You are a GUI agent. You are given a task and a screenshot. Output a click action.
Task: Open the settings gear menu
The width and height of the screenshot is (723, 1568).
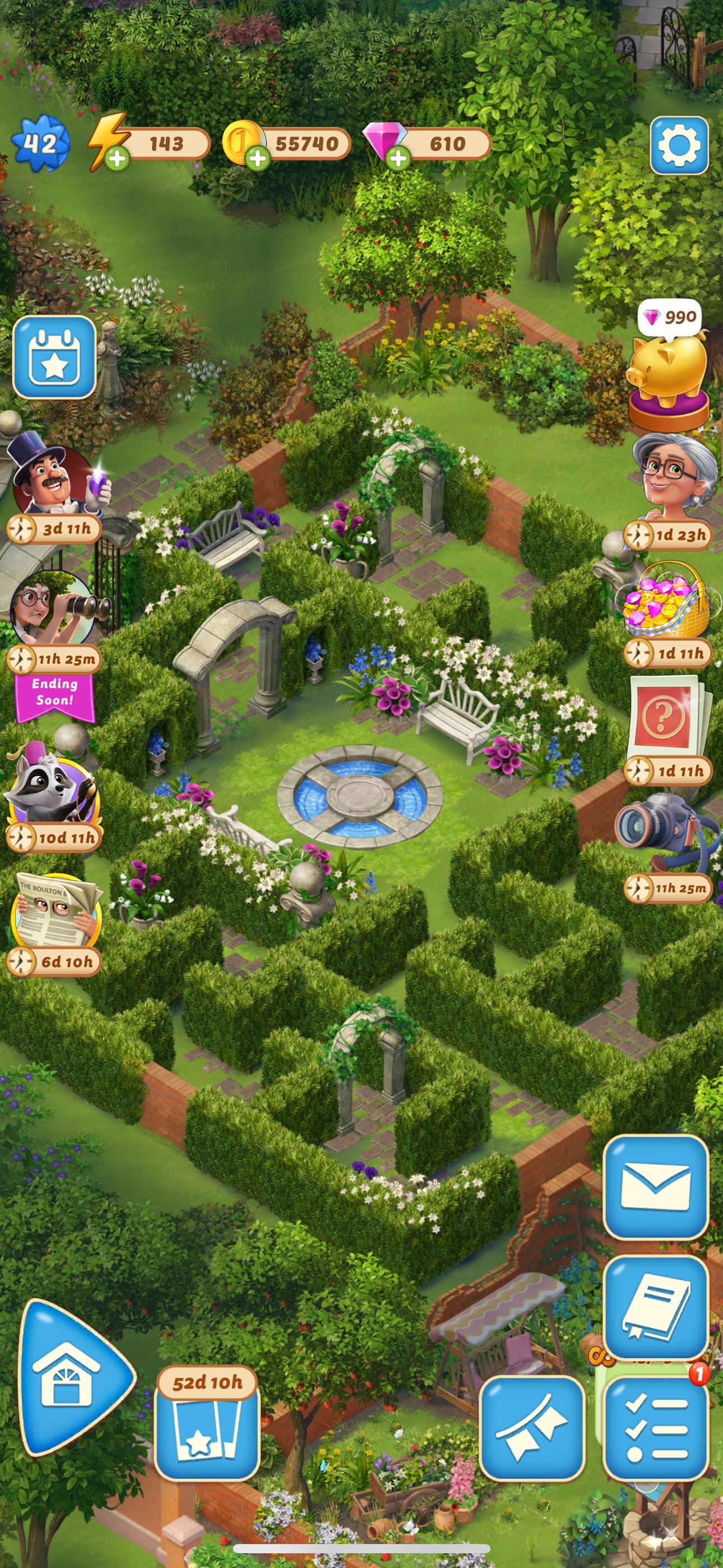coord(679,144)
